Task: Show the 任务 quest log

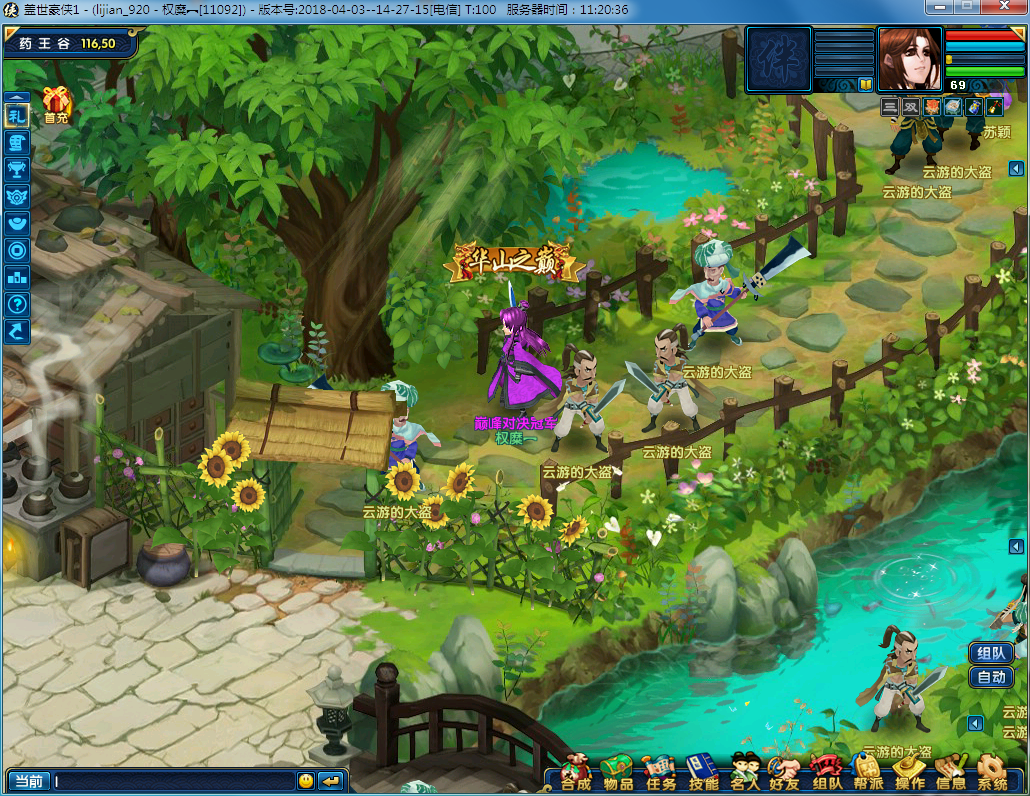Action: click(660, 770)
